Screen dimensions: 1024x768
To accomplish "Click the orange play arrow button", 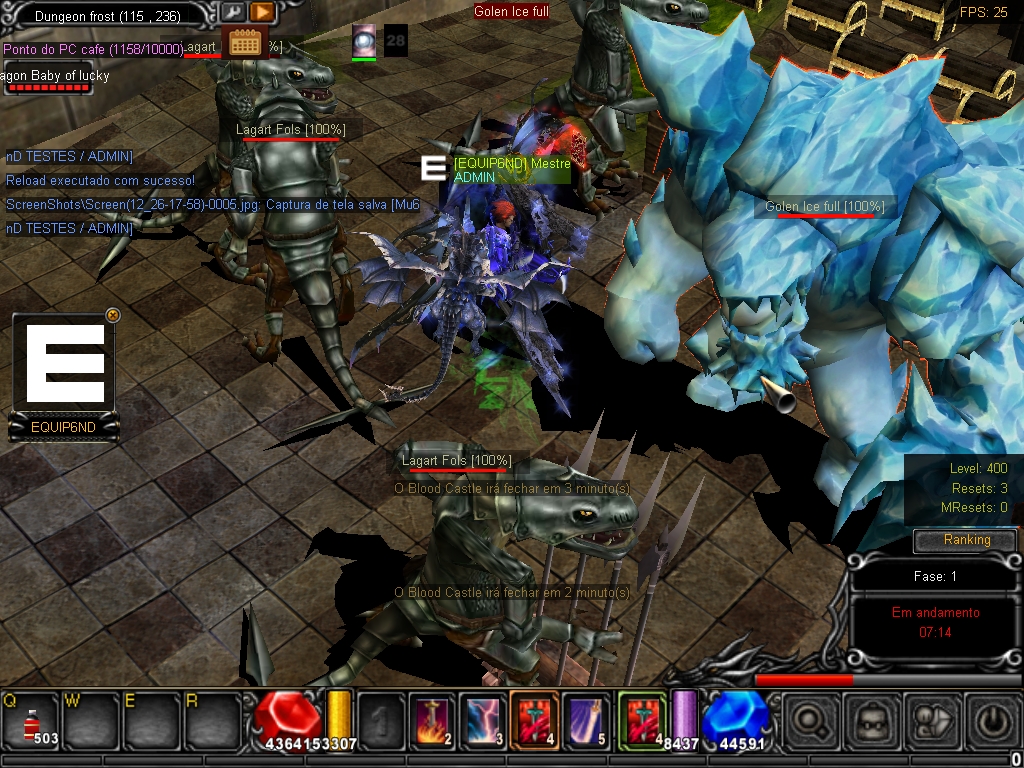I will 262,12.
